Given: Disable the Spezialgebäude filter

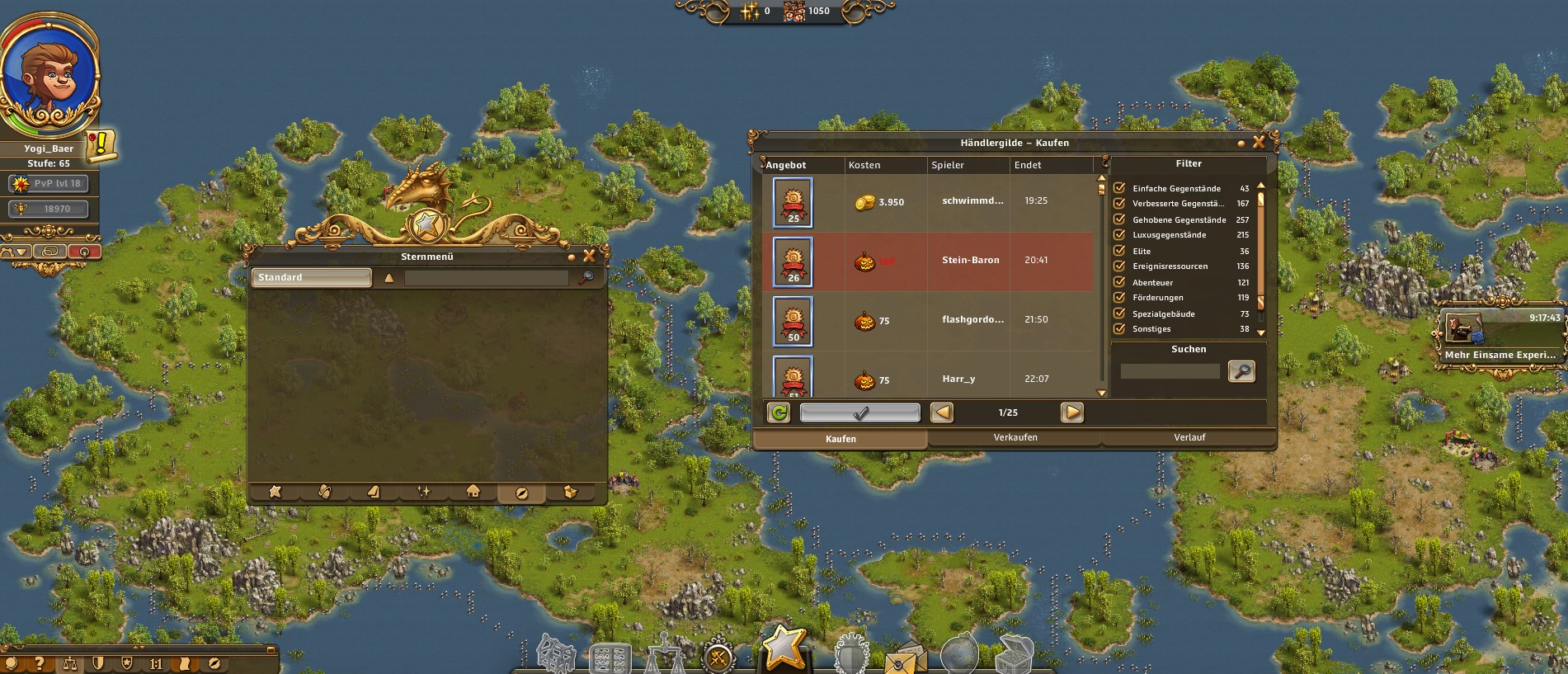Looking at the screenshot, I should [x=1119, y=313].
